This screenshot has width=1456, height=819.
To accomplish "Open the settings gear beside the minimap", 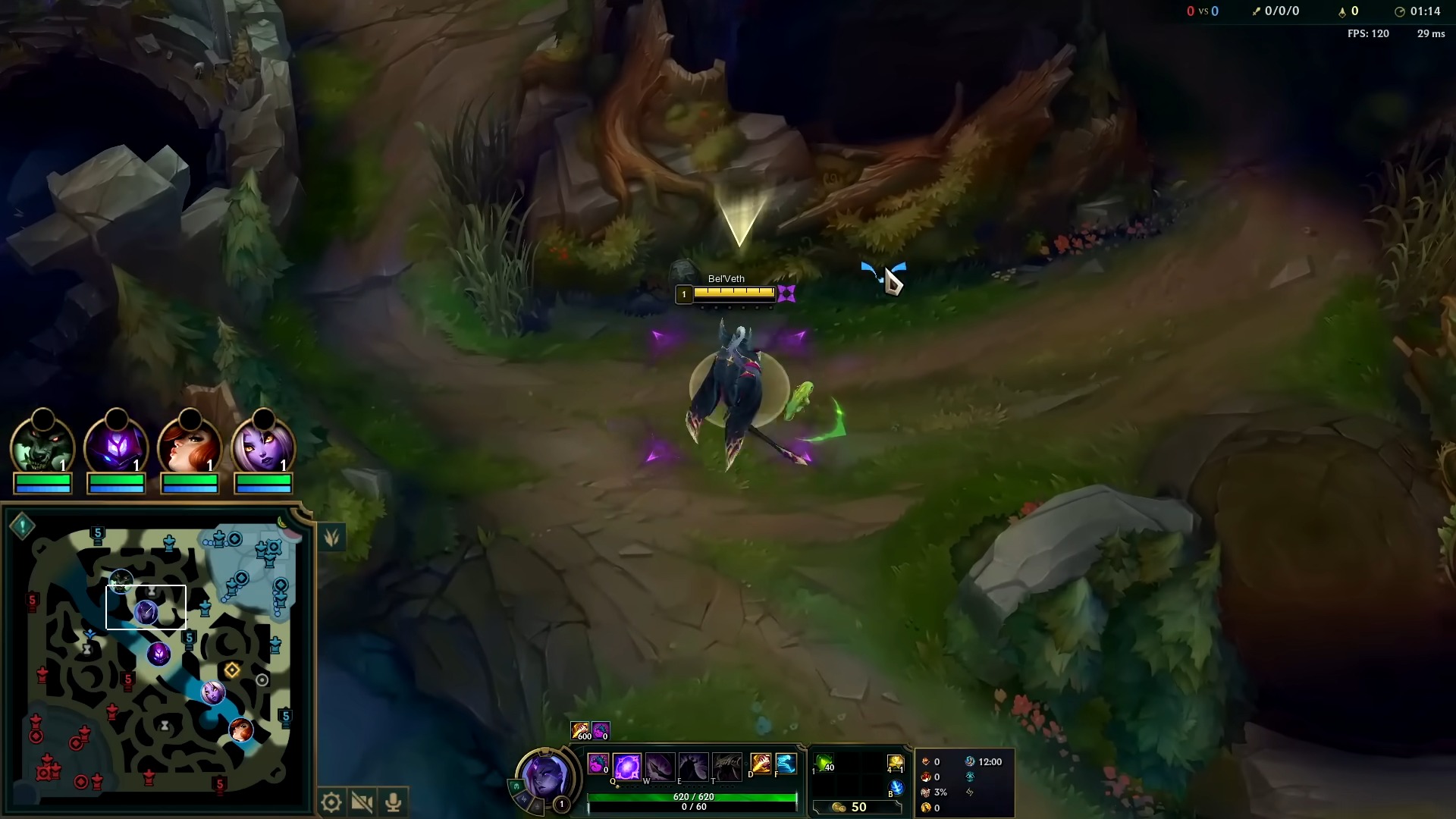I will point(331,801).
